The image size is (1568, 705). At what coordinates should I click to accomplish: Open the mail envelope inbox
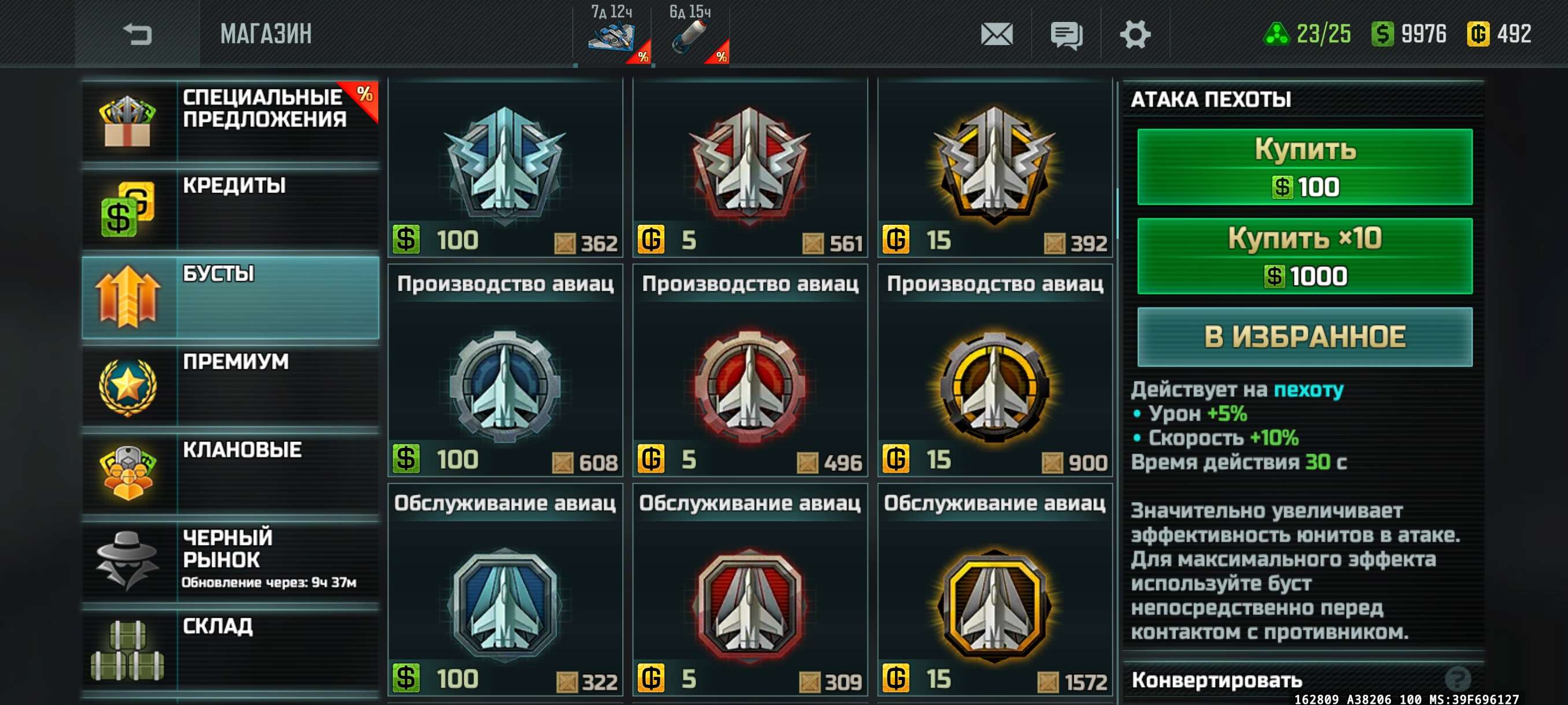pyautogui.click(x=996, y=34)
